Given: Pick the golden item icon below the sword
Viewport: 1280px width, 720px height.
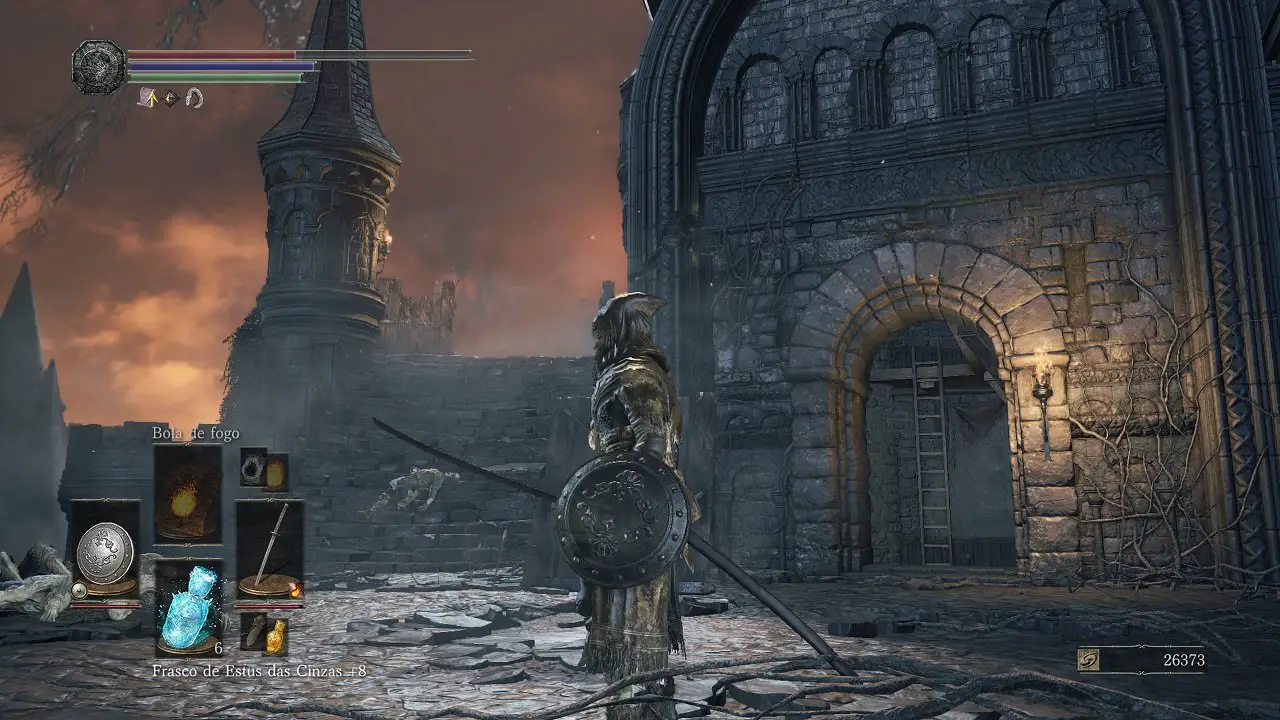Looking at the screenshot, I should tap(276, 636).
